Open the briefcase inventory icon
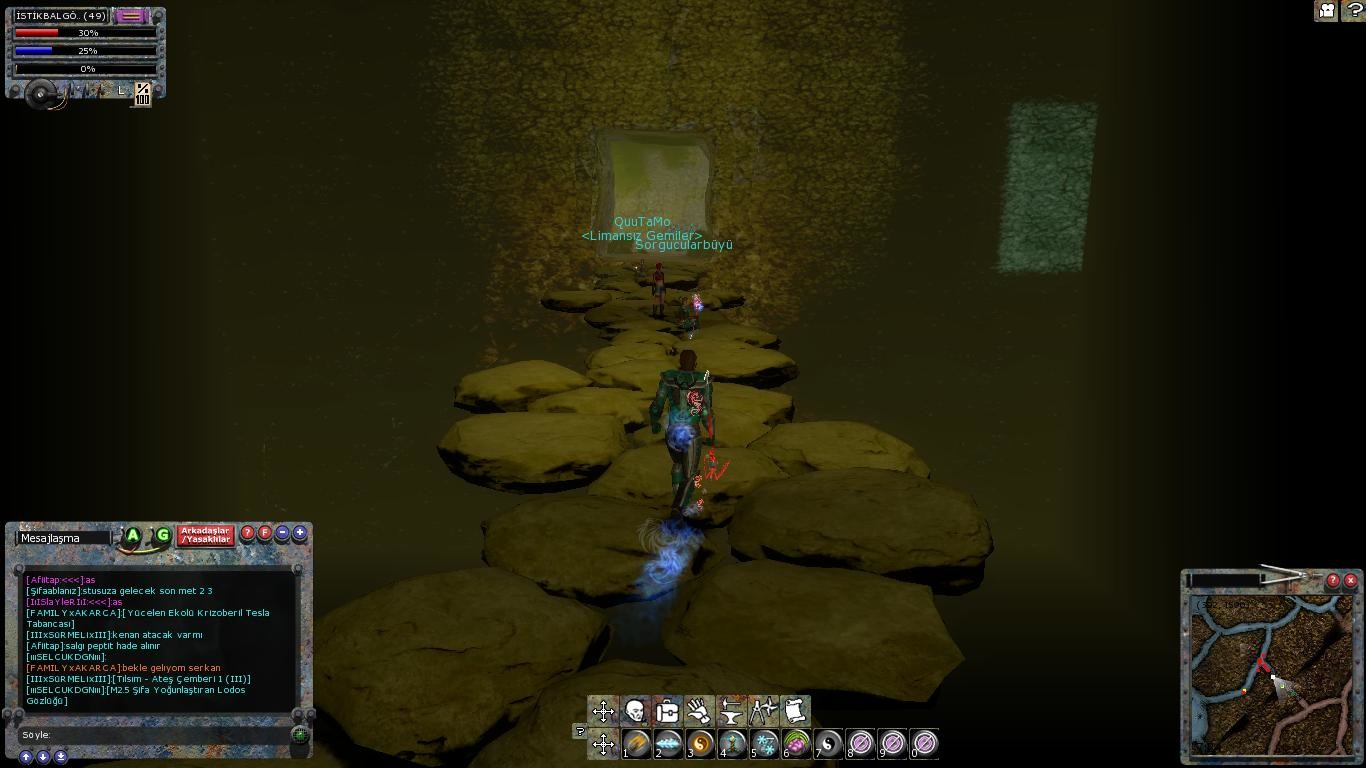The image size is (1366, 768). pyautogui.click(x=667, y=711)
